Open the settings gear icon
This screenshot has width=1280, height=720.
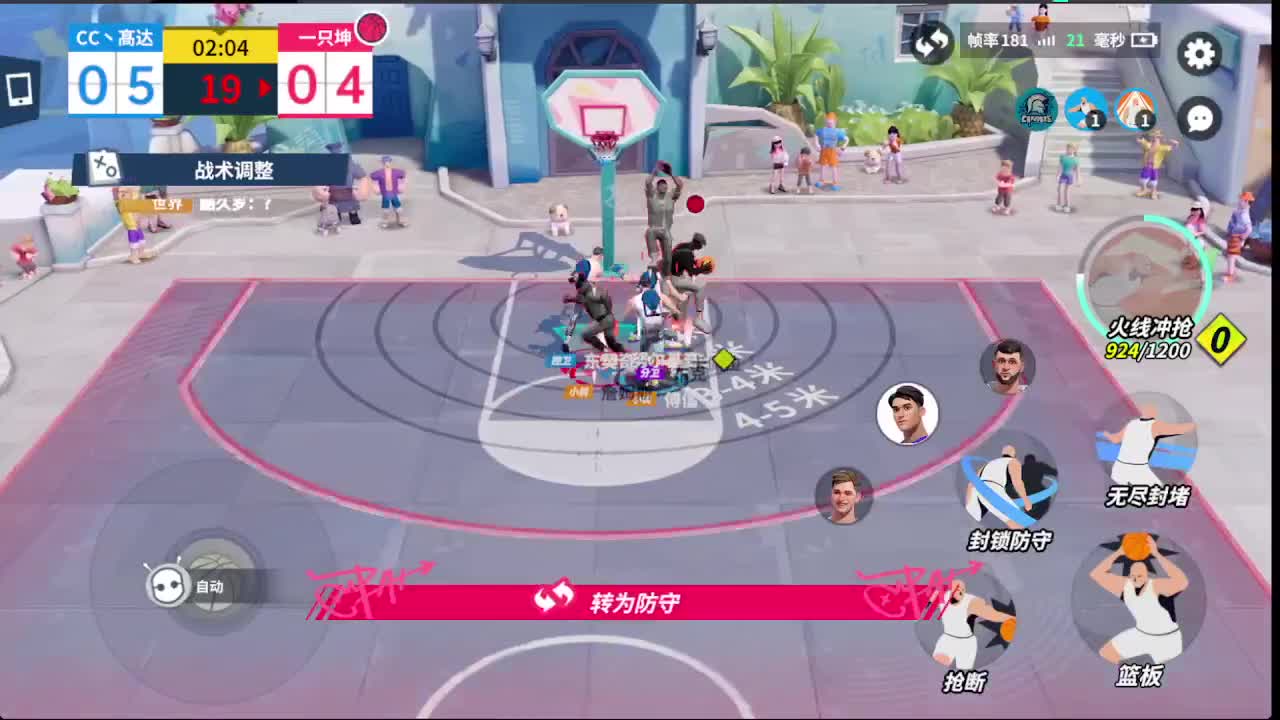[x=1199, y=55]
